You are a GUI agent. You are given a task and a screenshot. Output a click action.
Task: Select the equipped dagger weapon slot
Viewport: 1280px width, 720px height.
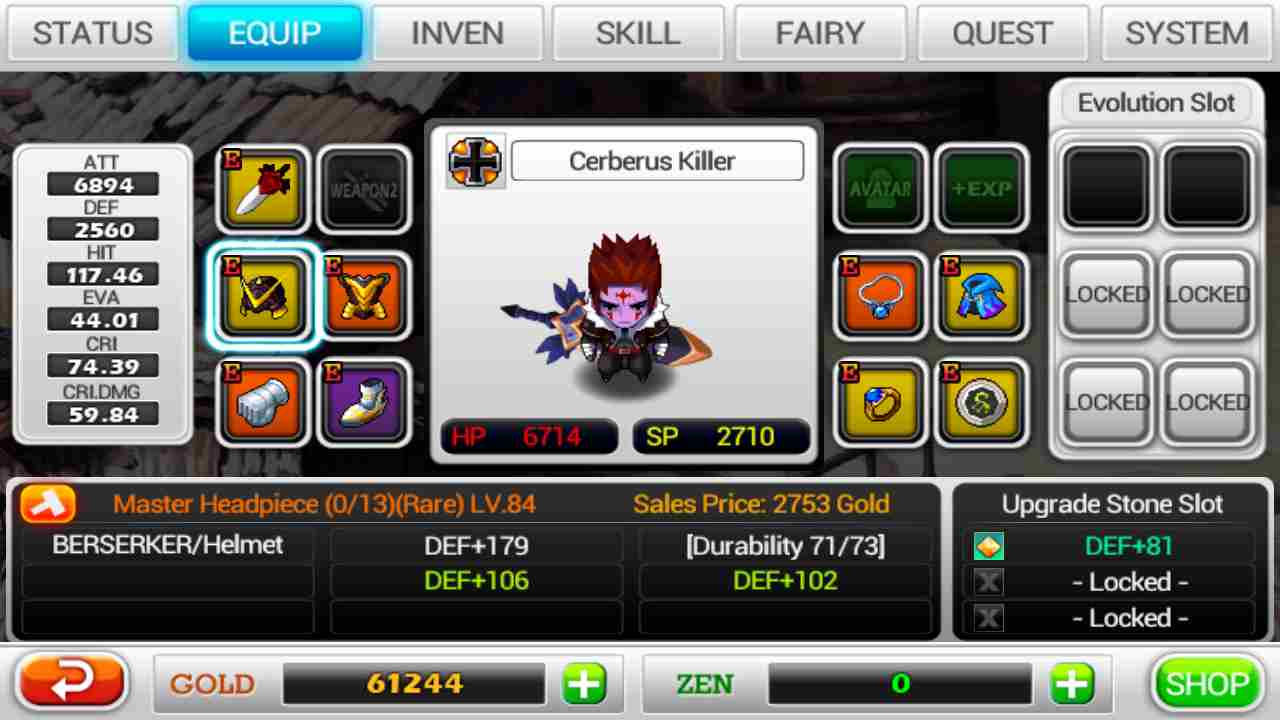click(263, 190)
